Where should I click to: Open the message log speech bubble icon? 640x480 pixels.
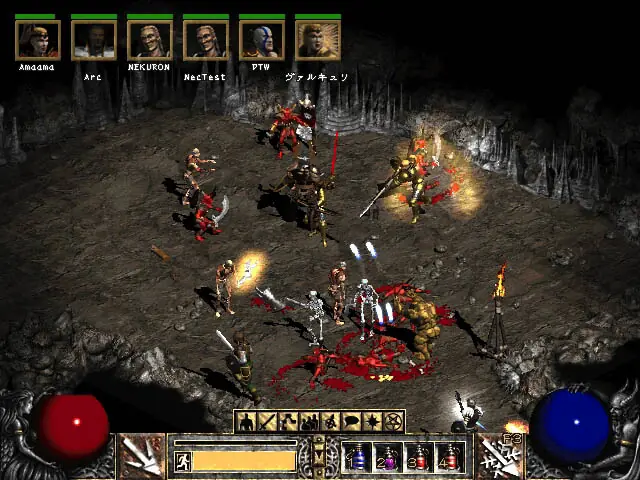pyautogui.click(x=351, y=422)
